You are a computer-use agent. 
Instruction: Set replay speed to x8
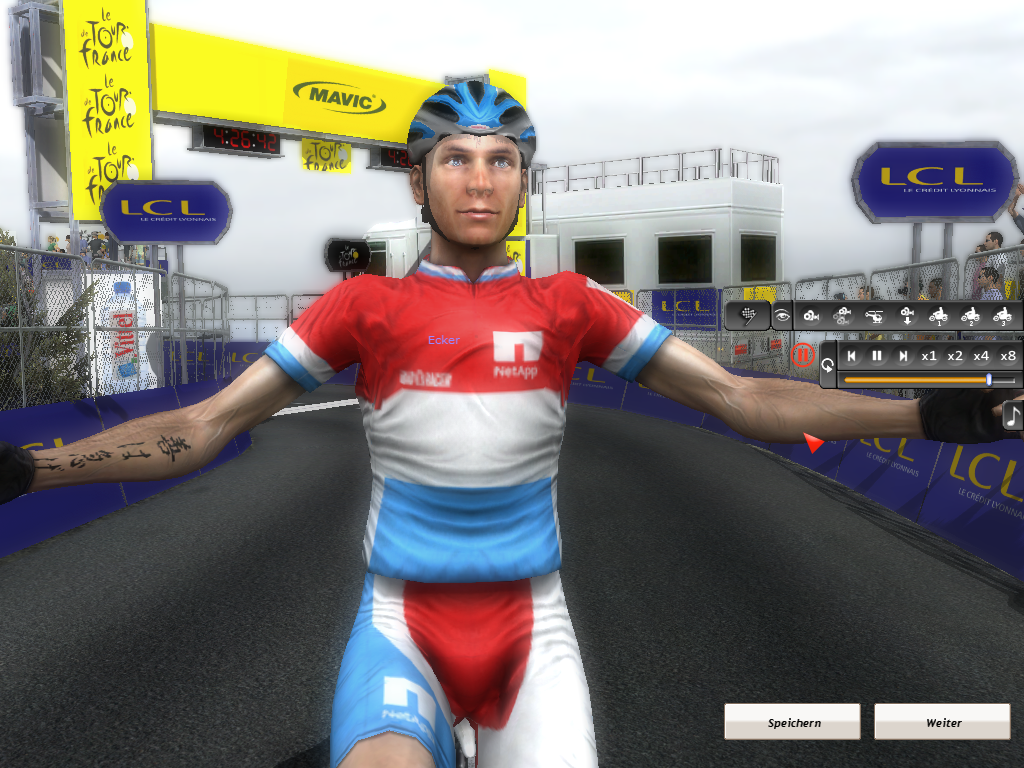click(x=1008, y=356)
